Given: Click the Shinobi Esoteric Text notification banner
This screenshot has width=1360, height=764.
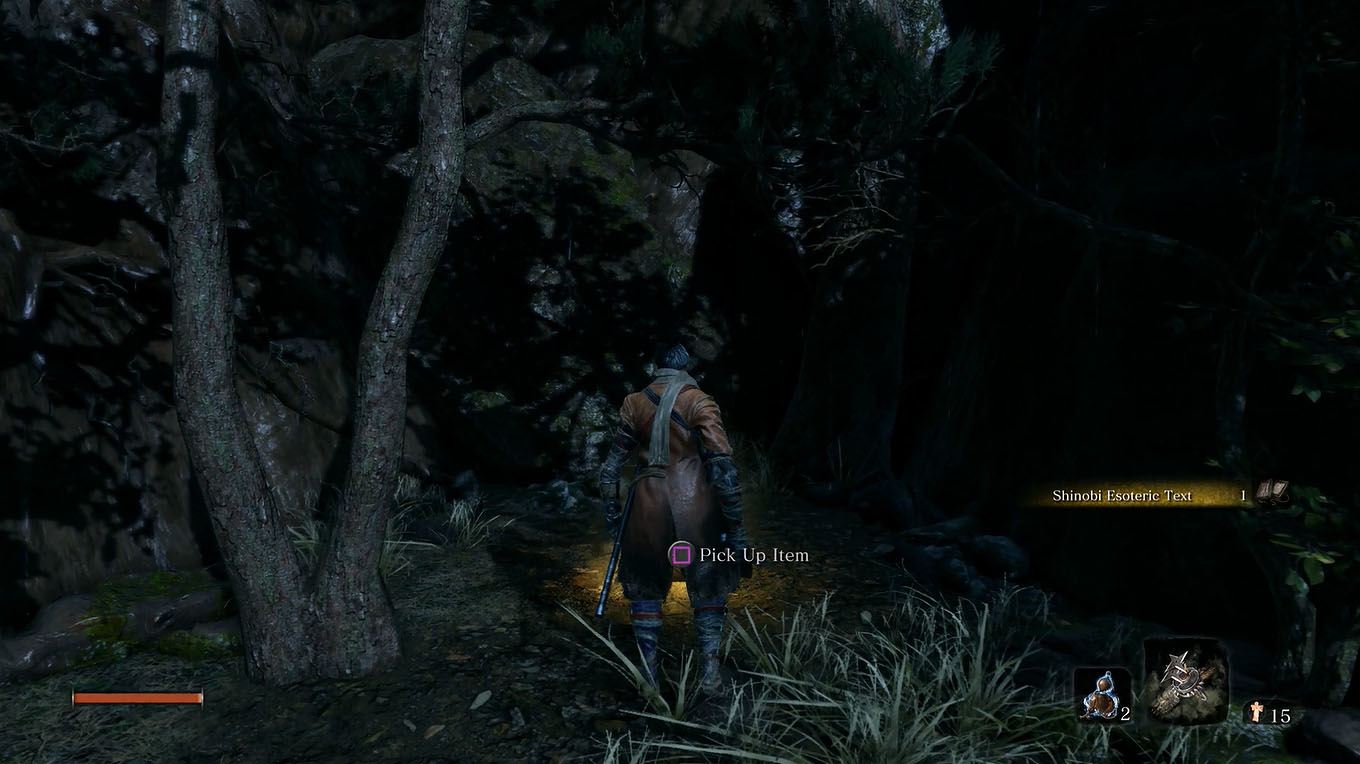Looking at the screenshot, I should (1140, 495).
